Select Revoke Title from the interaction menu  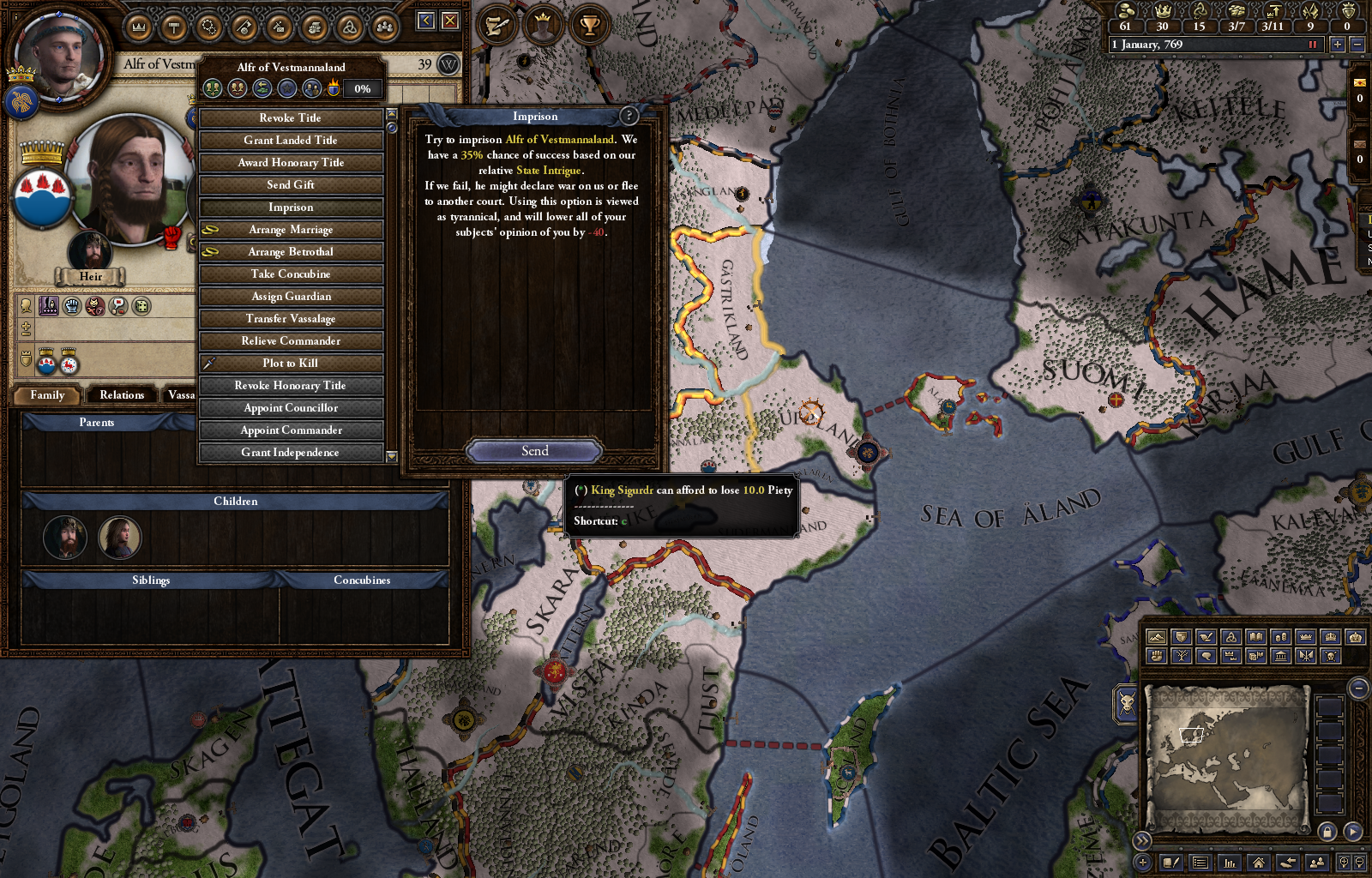291,117
